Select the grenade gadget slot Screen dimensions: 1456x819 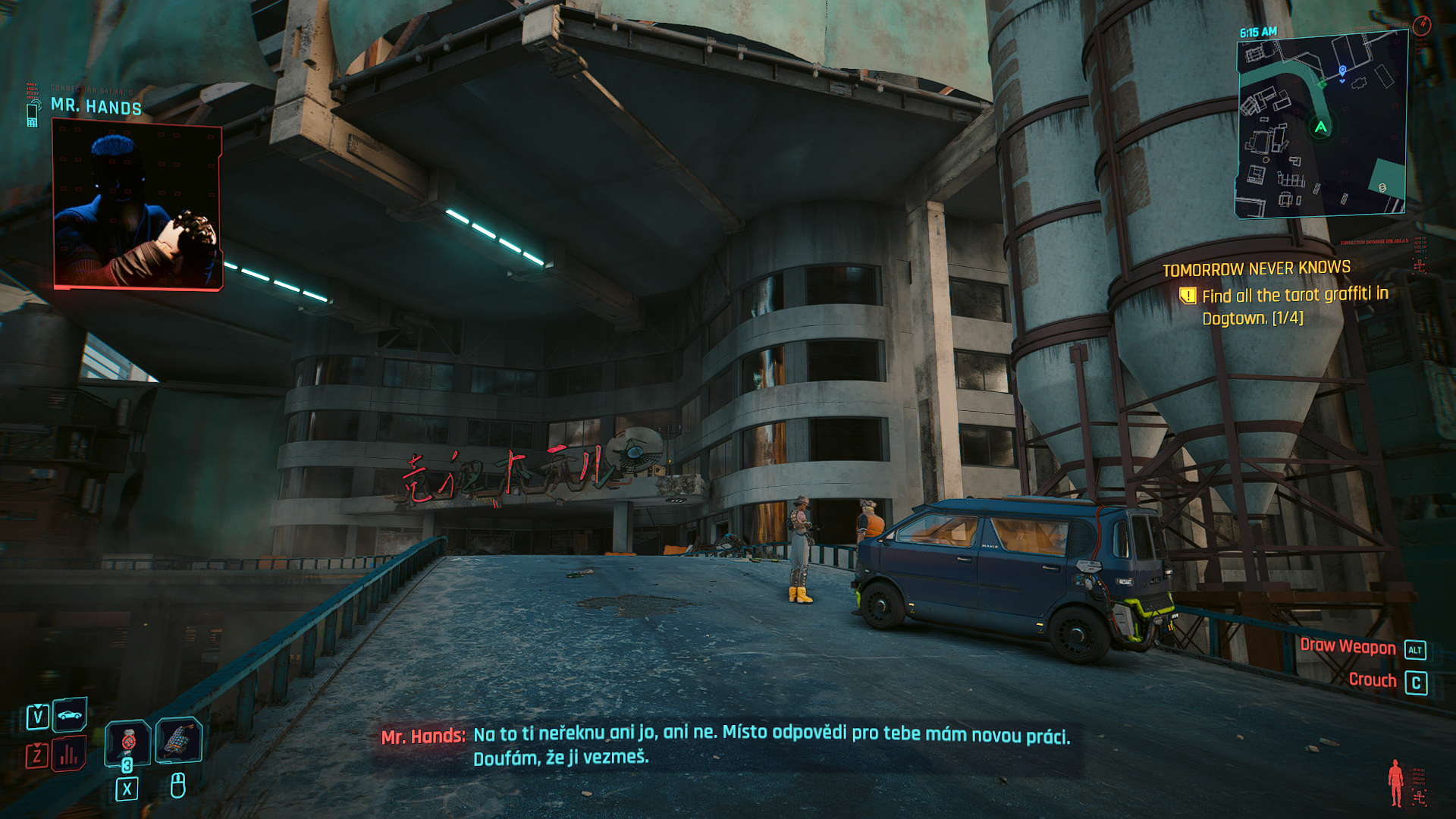click(178, 739)
